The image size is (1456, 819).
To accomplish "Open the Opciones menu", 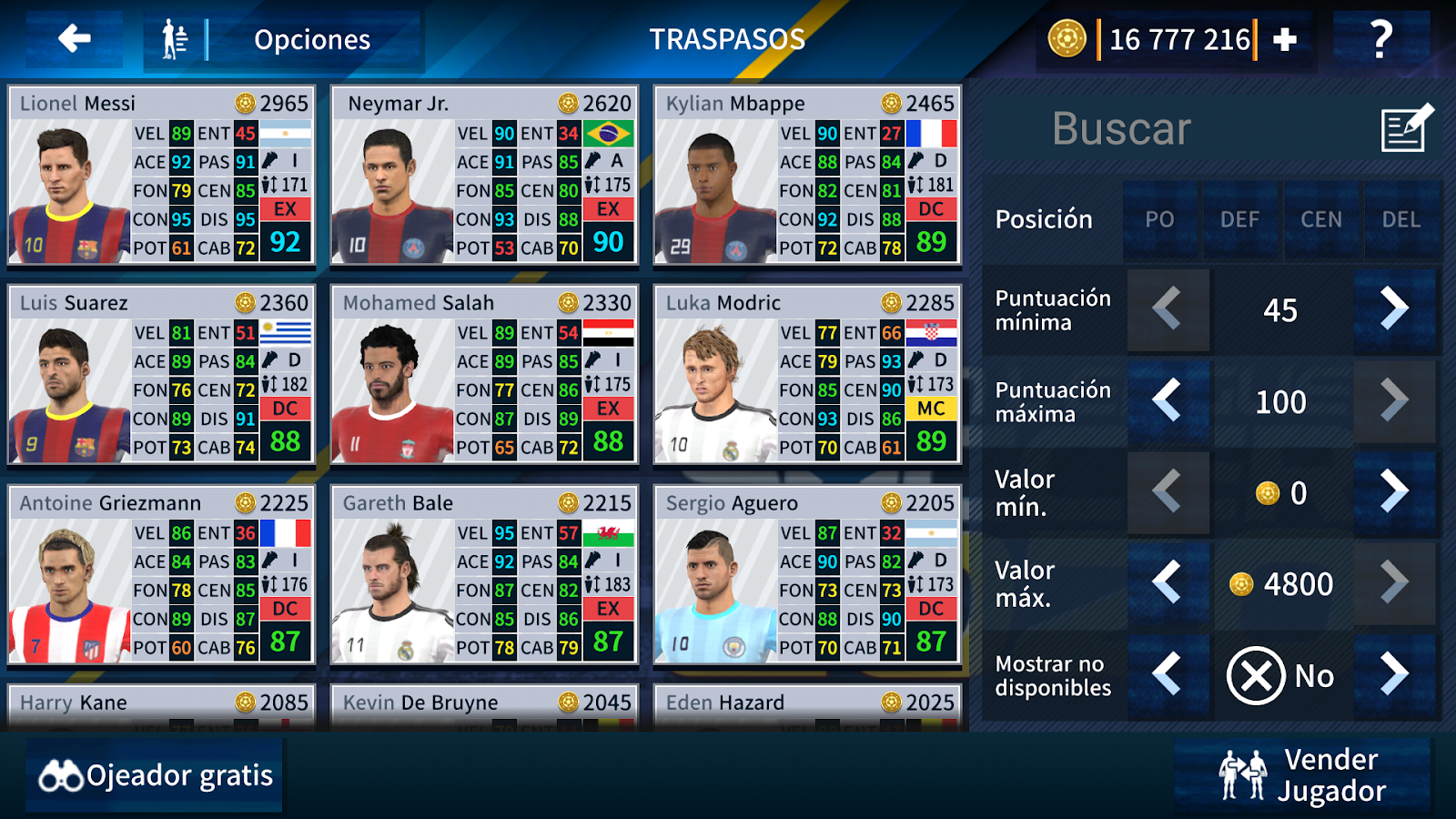I will tap(284, 40).
